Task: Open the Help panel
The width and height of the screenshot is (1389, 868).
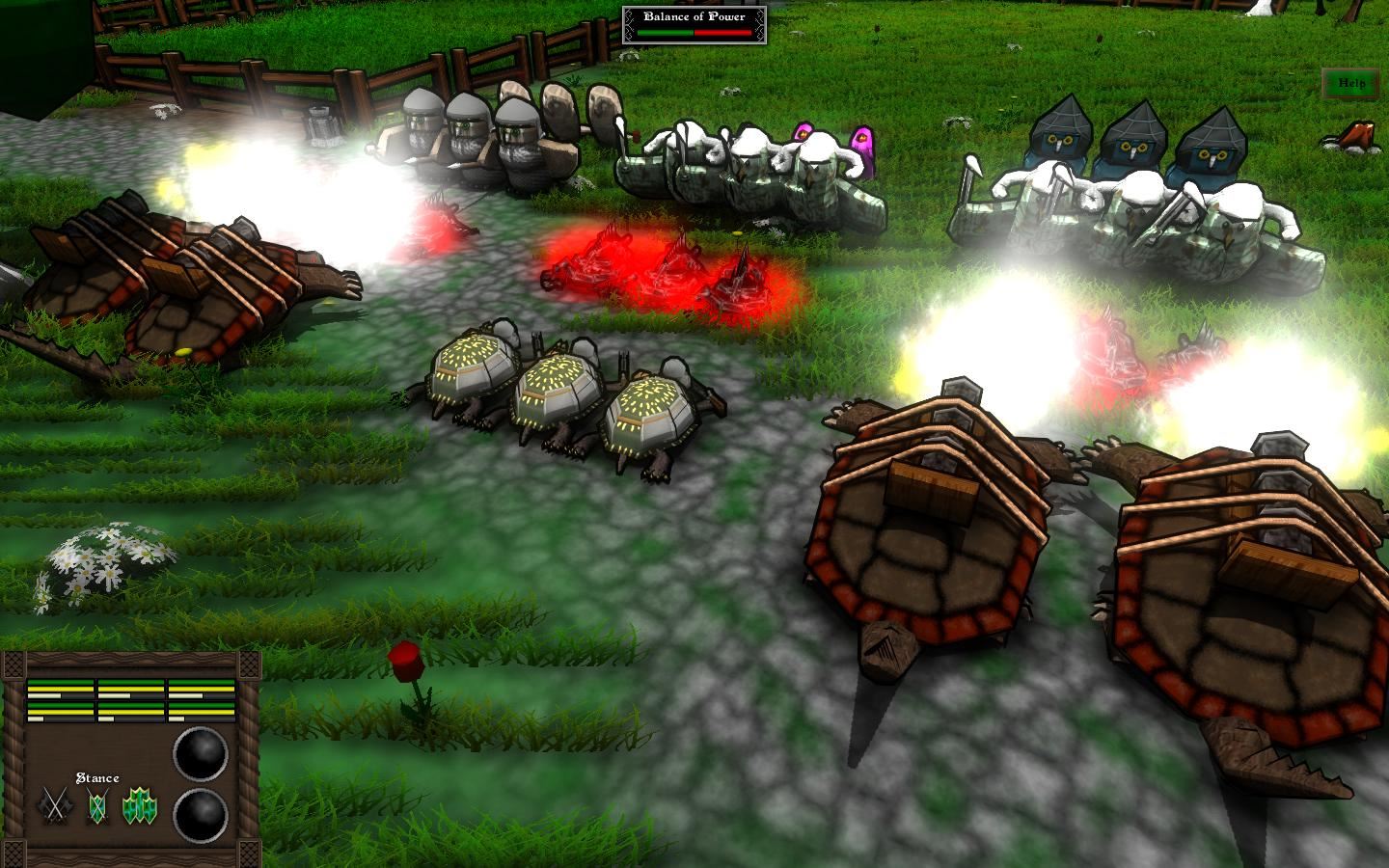Action: (1349, 84)
